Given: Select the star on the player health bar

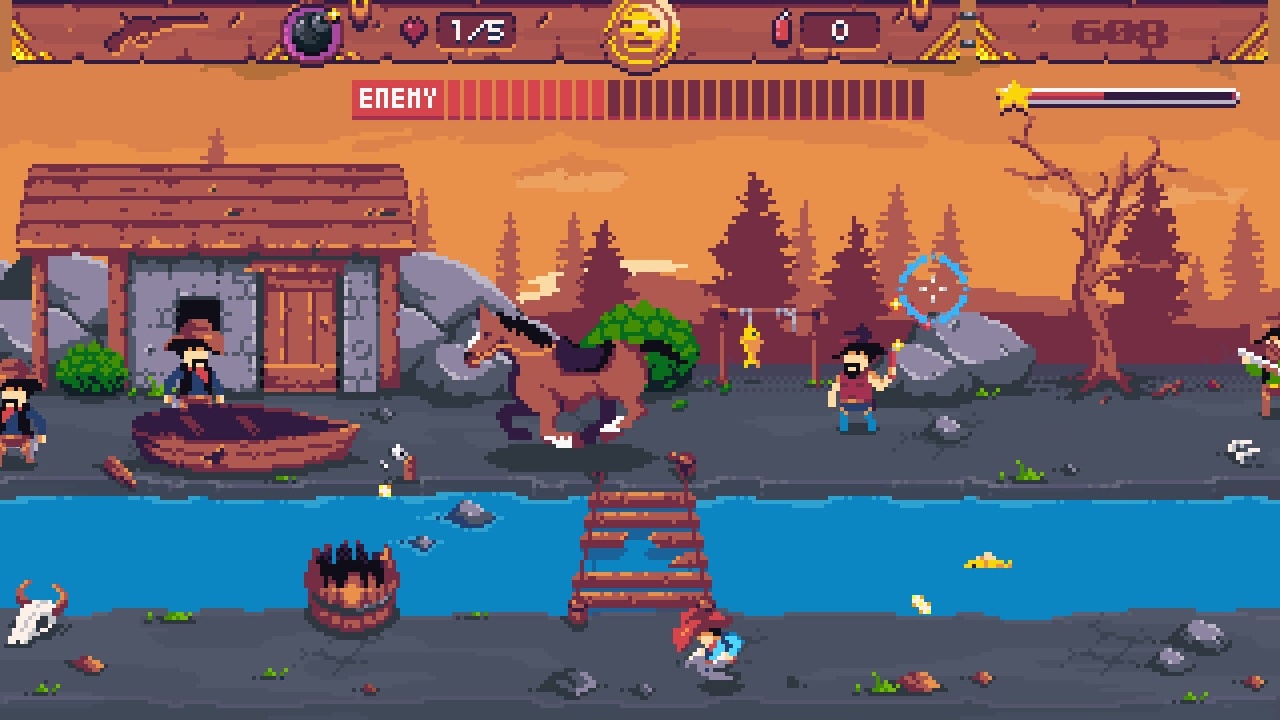Looking at the screenshot, I should pos(1012,95).
